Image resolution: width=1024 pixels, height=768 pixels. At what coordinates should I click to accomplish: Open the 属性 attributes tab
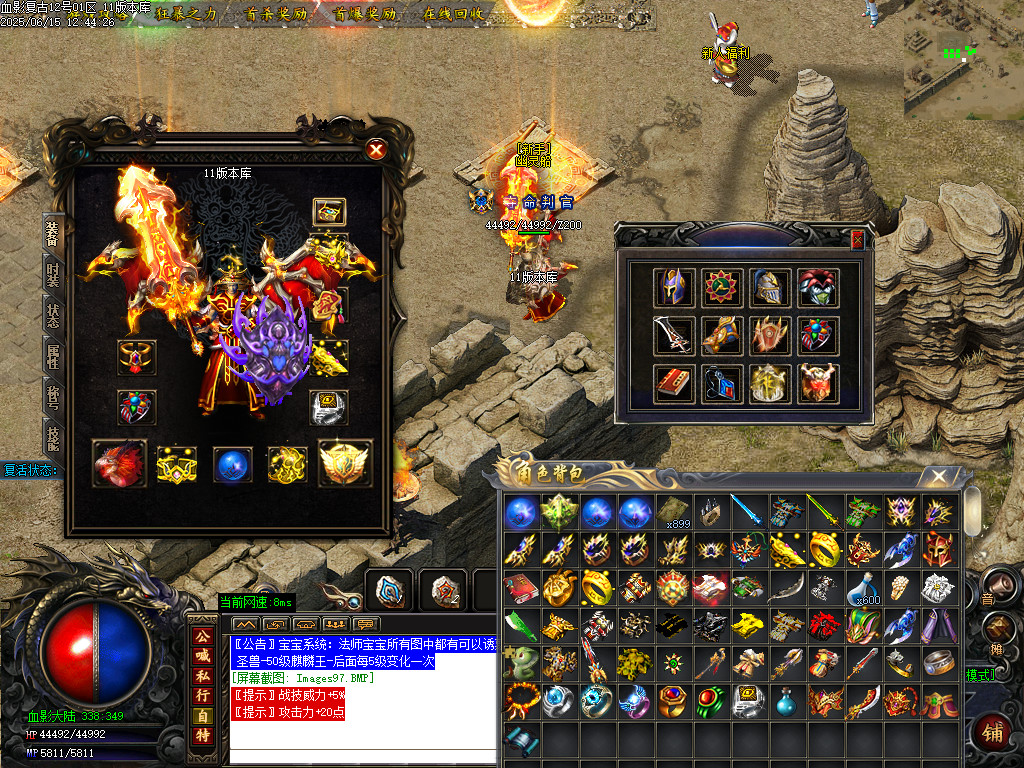[x=53, y=355]
